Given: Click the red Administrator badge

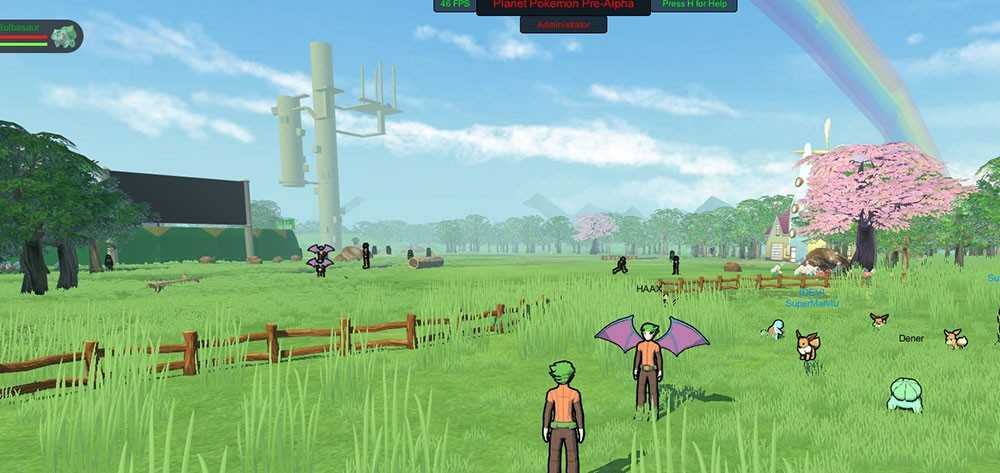Looking at the screenshot, I should pyautogui.click(x=563, y=23).
